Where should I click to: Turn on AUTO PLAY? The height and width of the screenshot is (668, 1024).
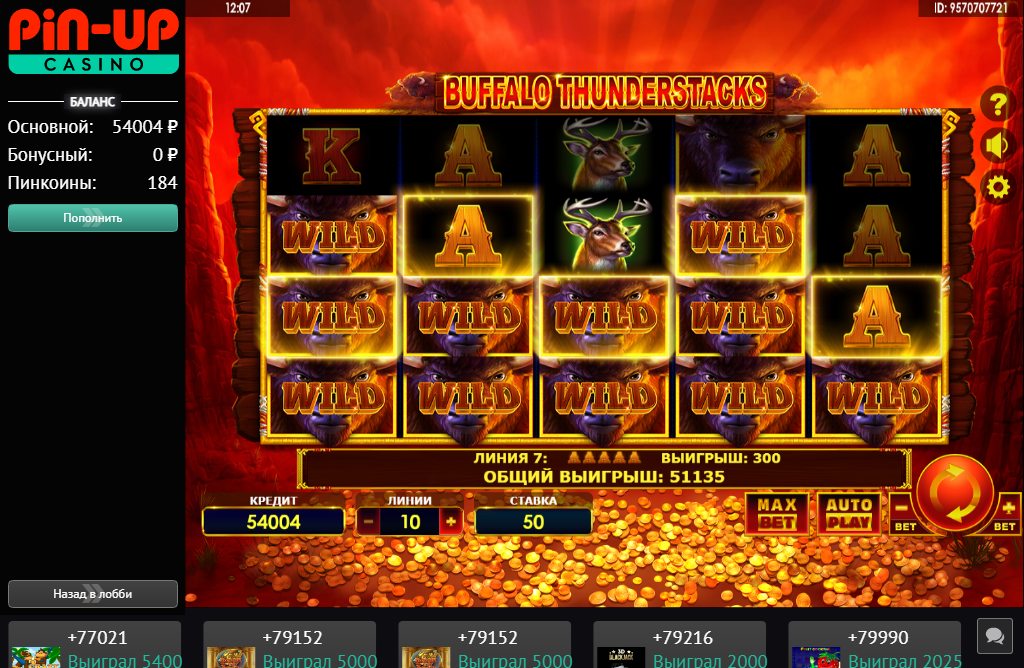[x=849, y=513]
